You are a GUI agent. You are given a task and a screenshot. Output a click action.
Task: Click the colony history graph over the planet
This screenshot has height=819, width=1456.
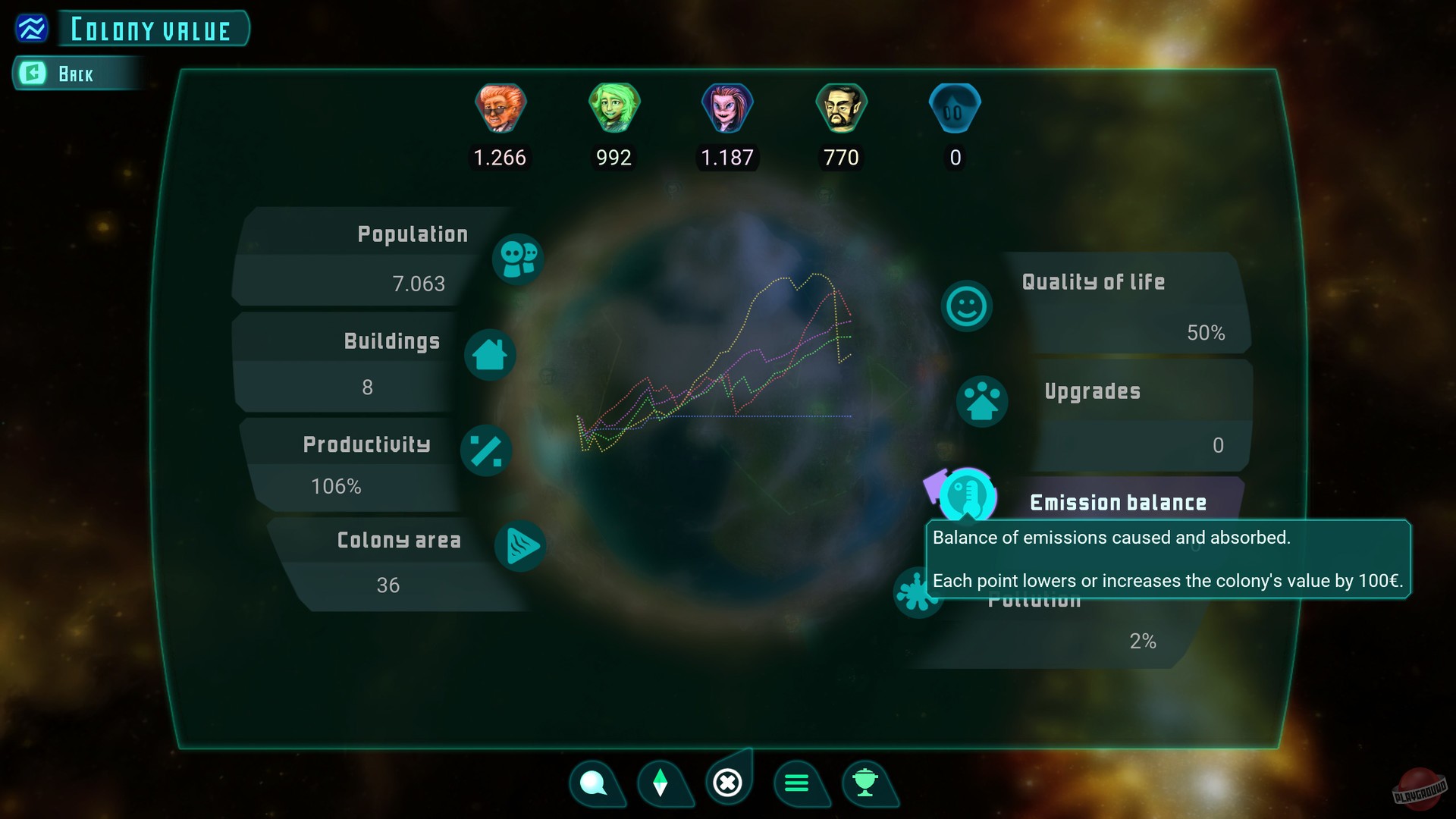[720, 364]
